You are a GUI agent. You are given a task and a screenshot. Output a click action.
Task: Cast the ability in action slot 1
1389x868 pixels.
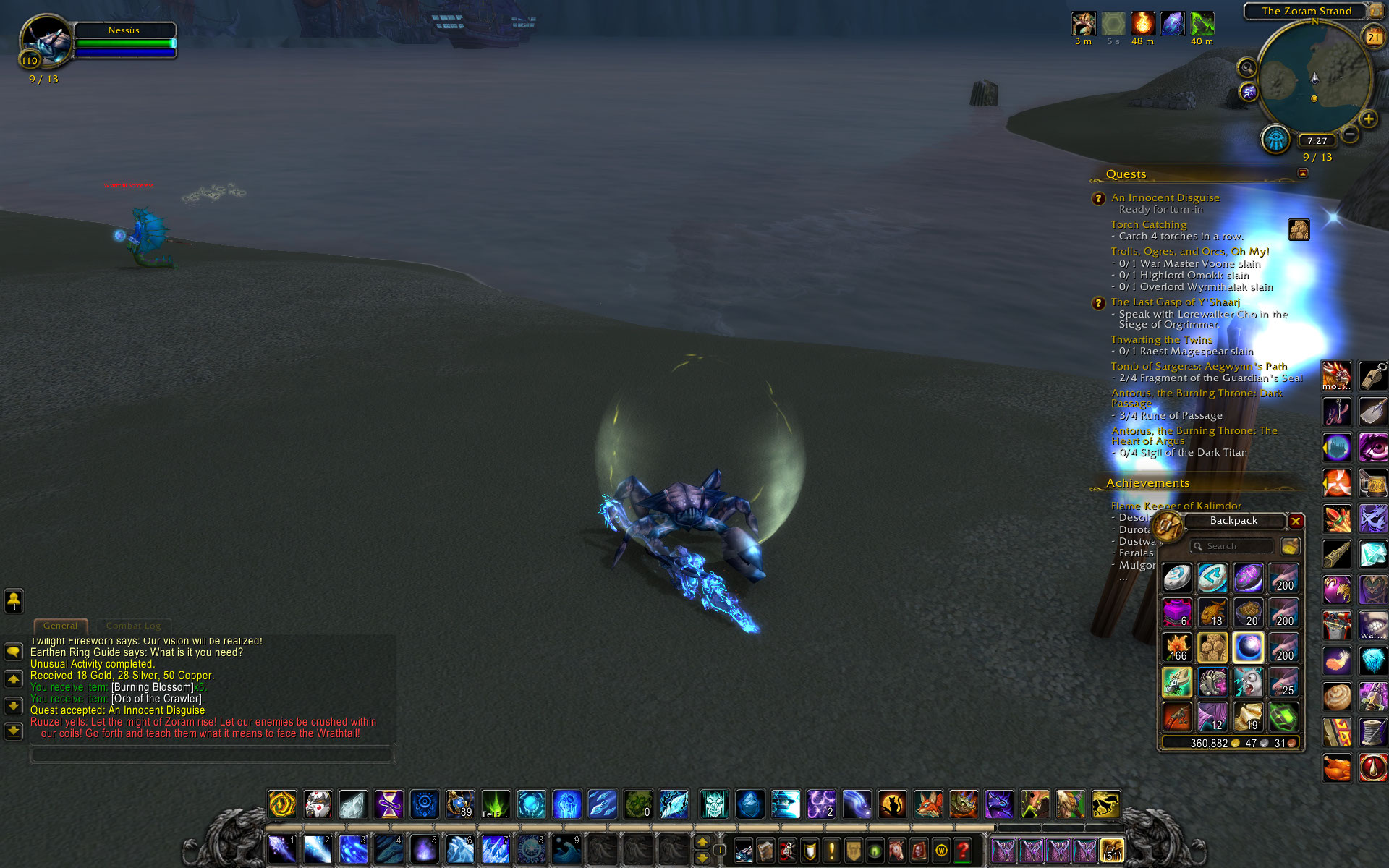tap(281, 848)
